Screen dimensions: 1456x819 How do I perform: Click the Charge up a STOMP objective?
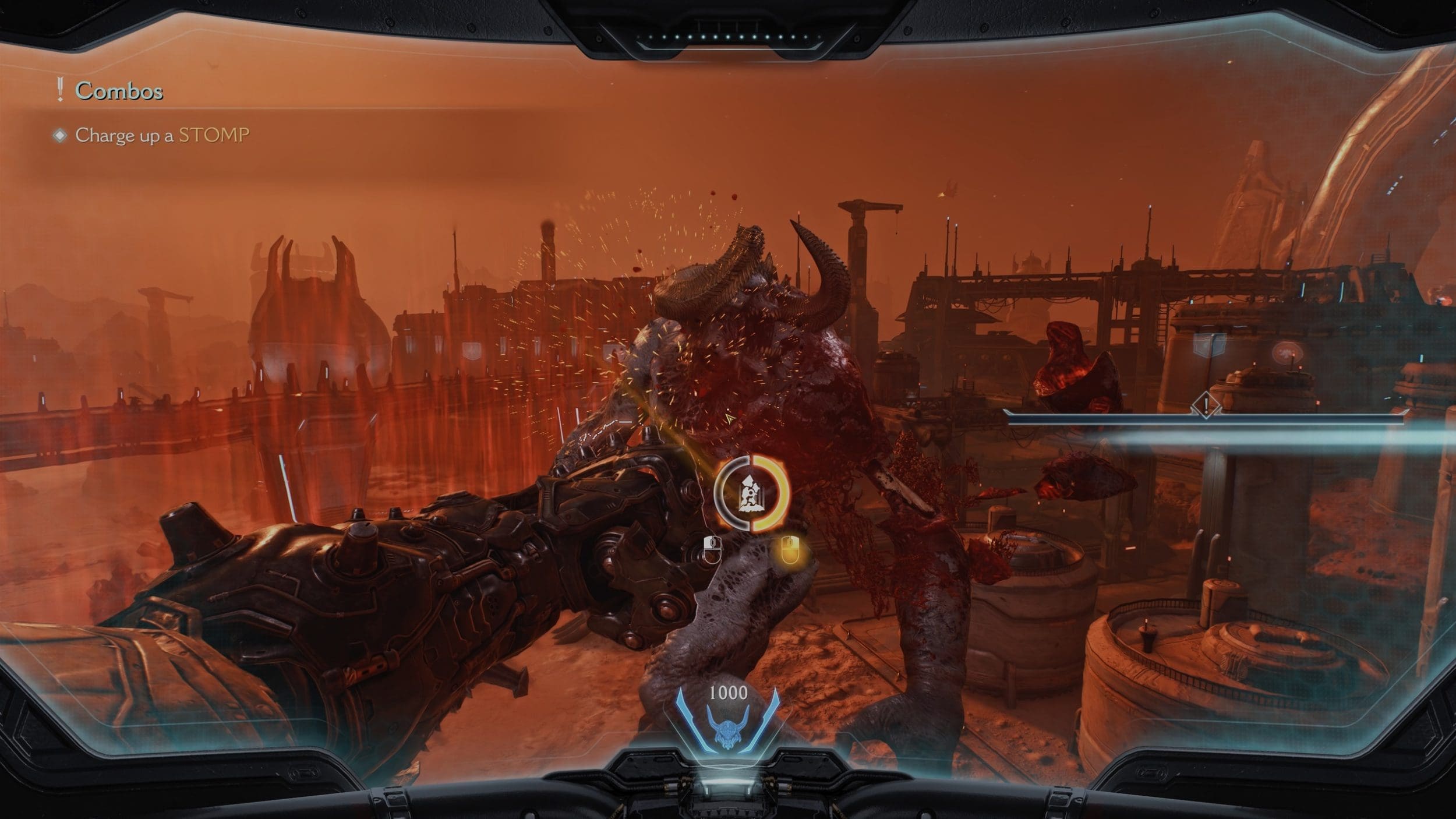162,135
